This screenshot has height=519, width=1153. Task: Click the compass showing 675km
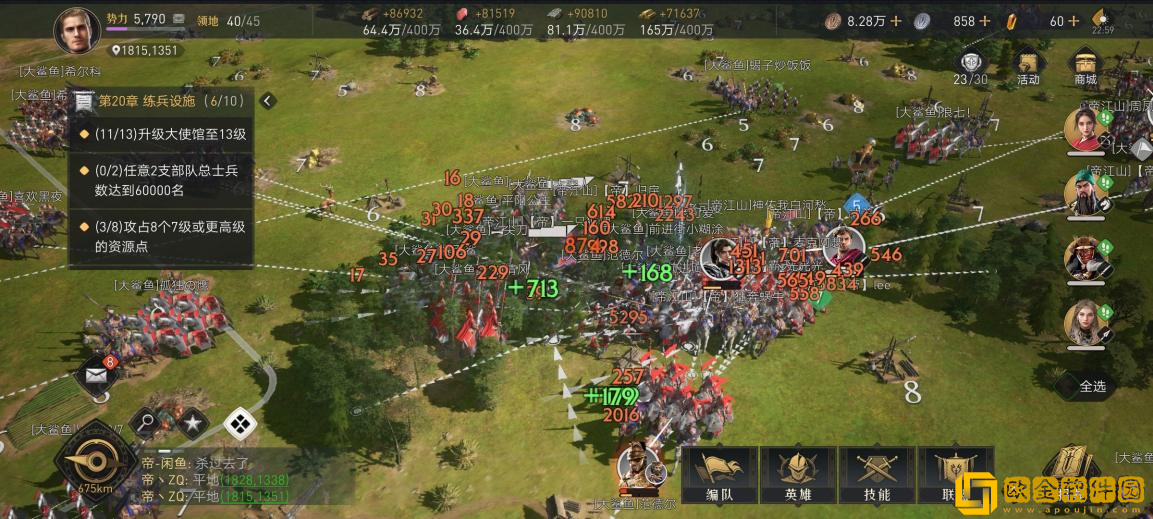[x=95, y=463]
